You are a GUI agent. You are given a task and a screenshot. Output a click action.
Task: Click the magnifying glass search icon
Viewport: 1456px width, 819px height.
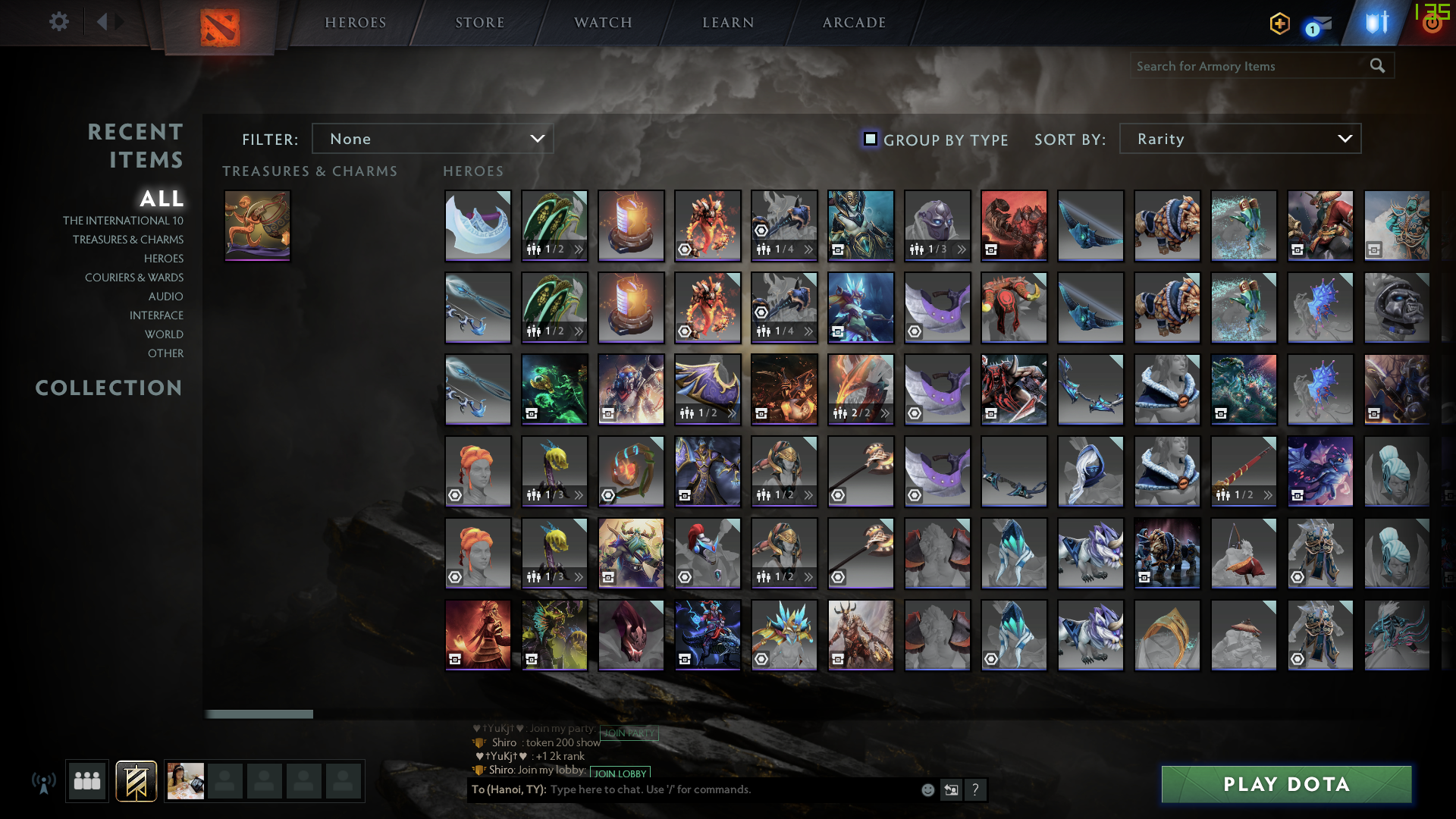(1377, 66)
